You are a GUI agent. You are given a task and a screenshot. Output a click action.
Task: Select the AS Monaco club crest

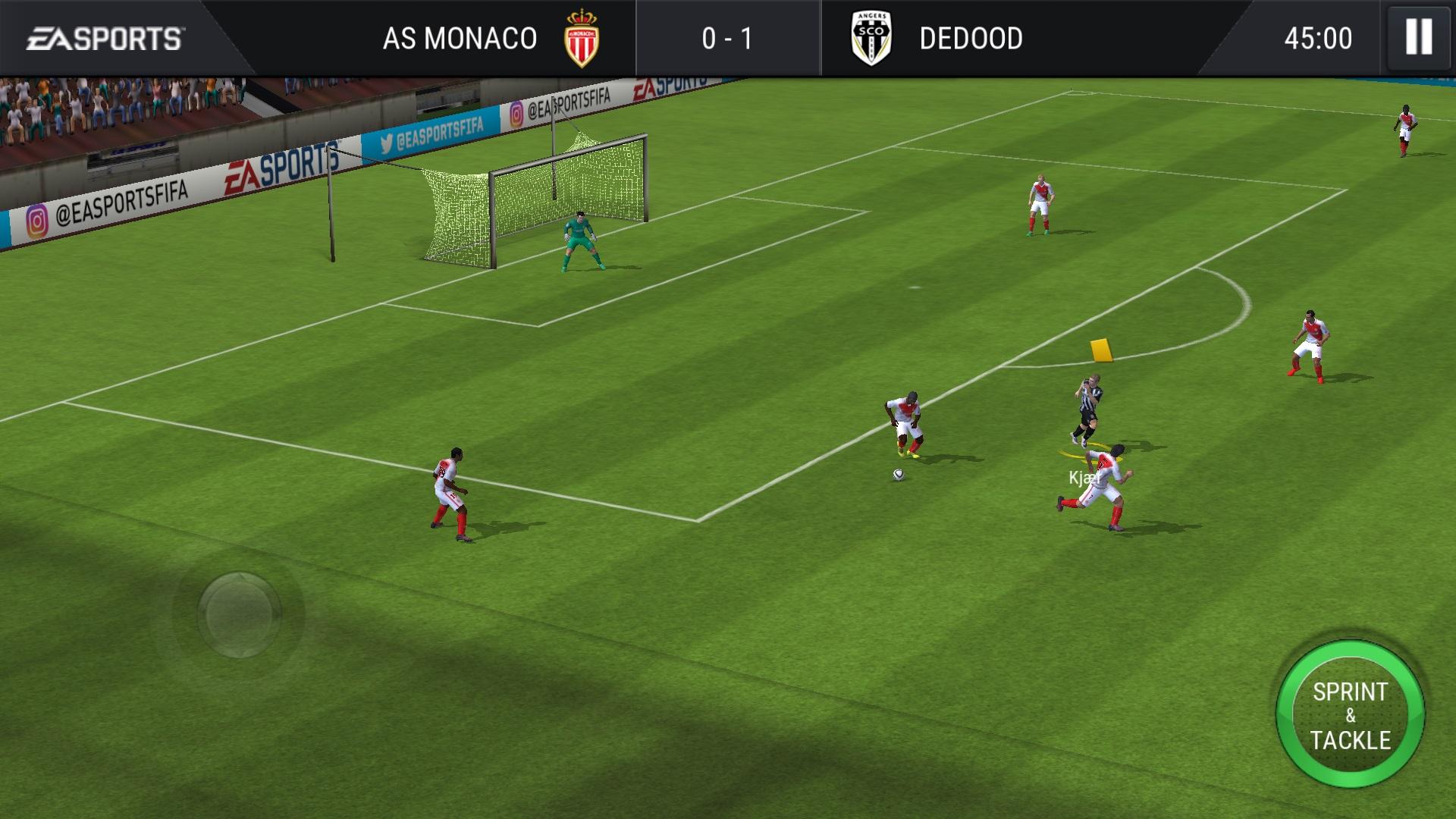click(580, 38)
